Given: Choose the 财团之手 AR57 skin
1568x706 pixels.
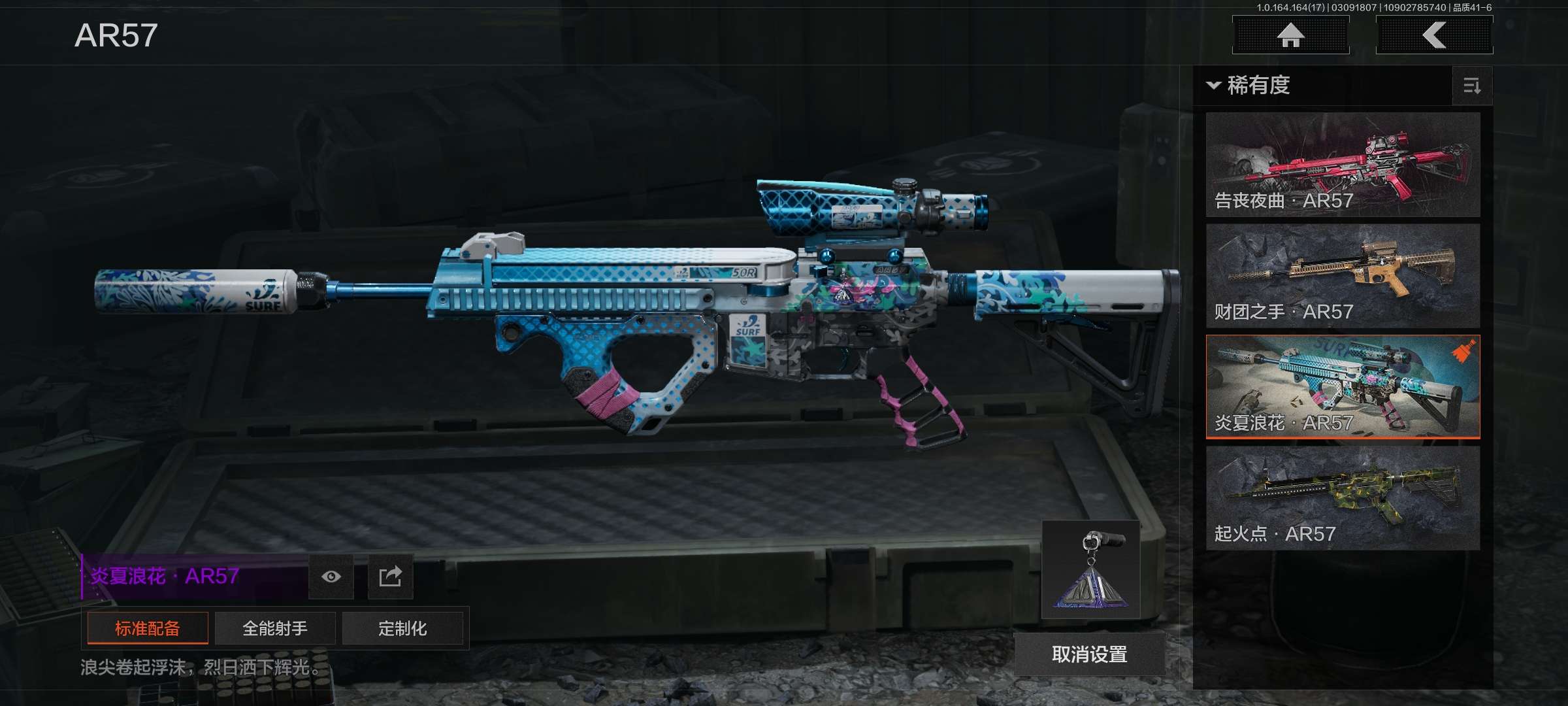Looking at the screenshot, I should [x=1343, y=275].
